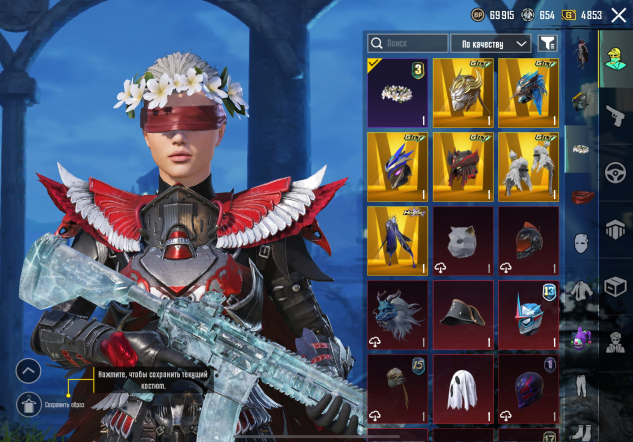The height and width of the screenshot is (442, 633).
Task: Select the white cat mask item
Action: coord(463,240)
